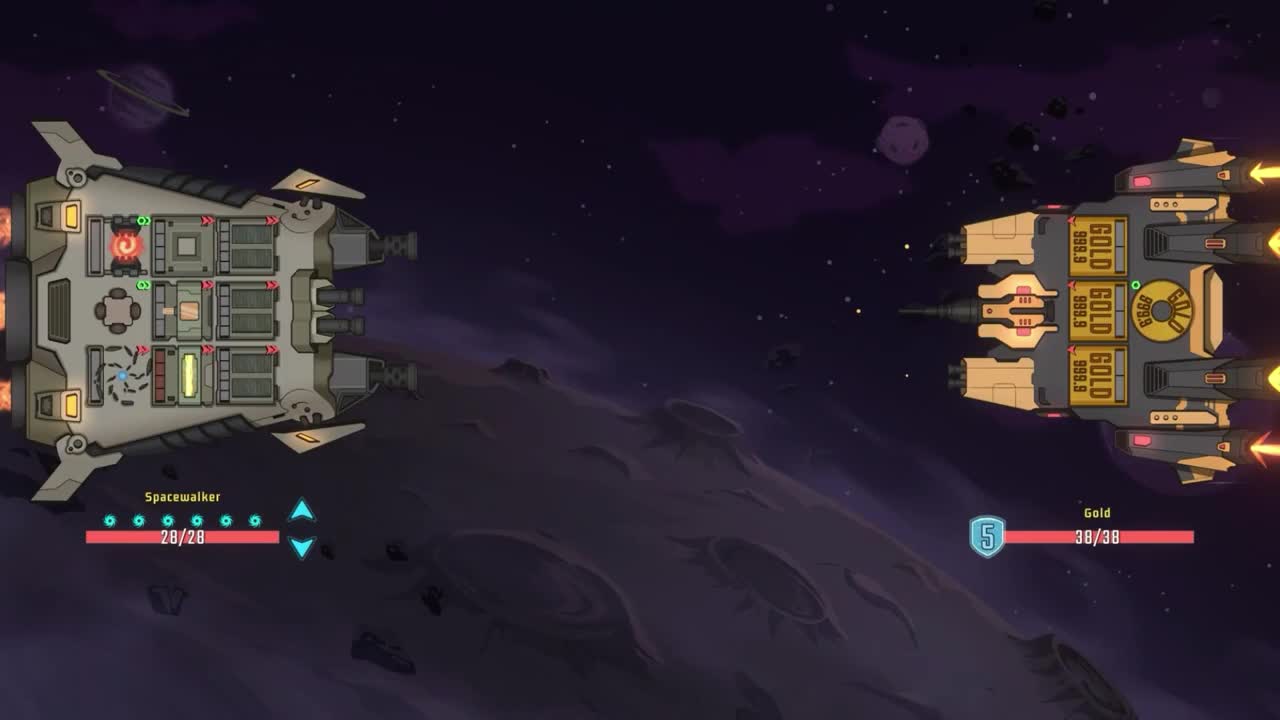Toggle the green chevron indicator on the engine room

tap(144, 220)
